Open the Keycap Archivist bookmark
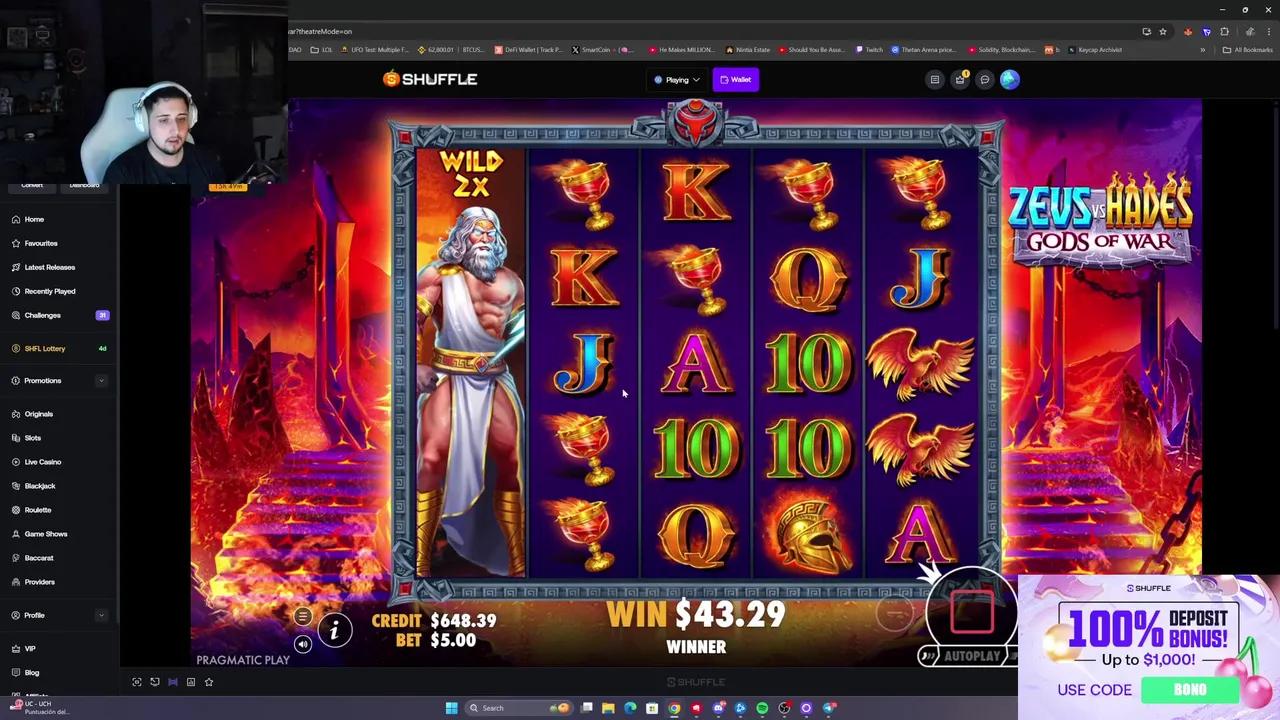 click(x=1094, y=49)
